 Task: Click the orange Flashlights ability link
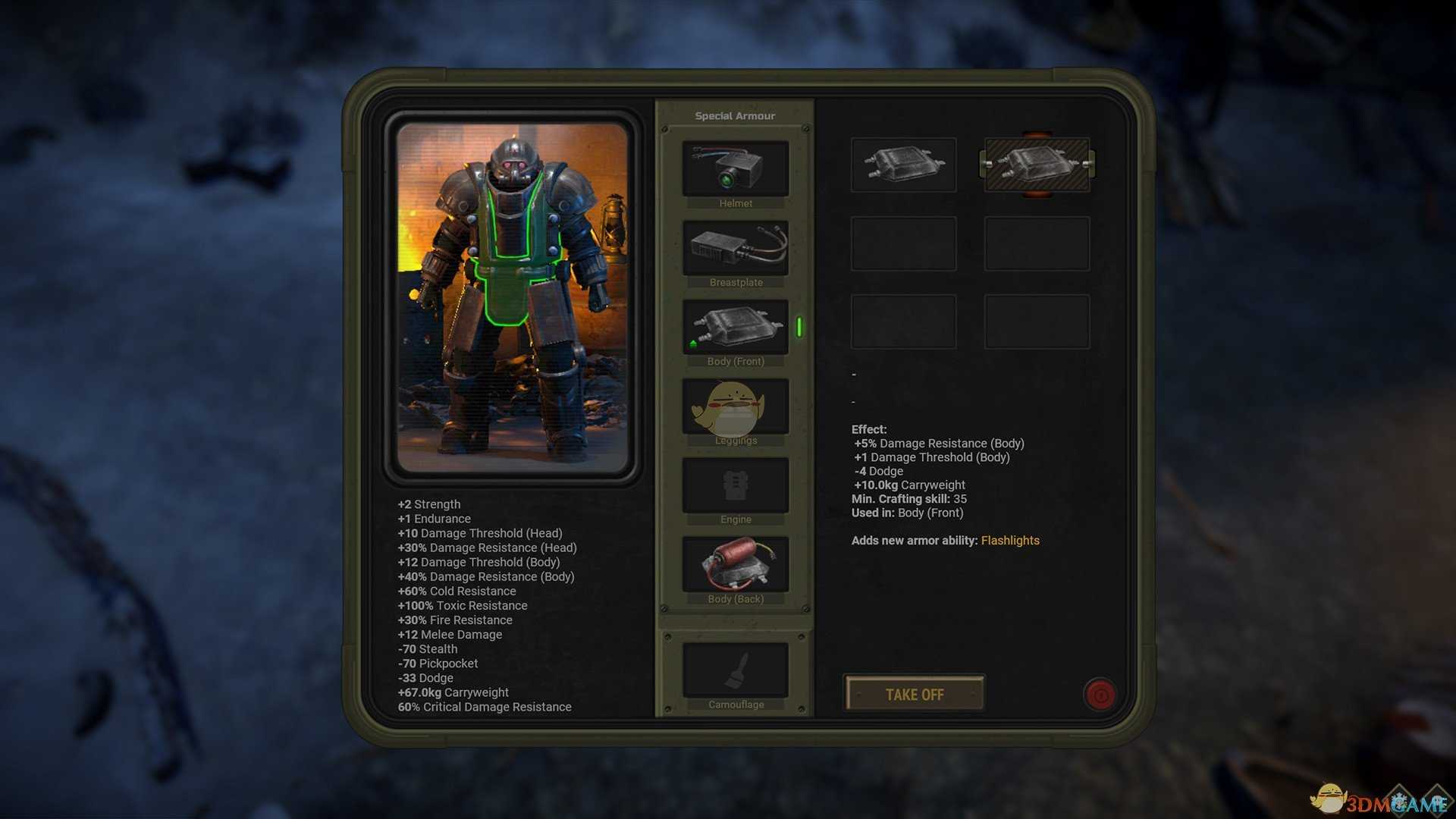(1010, 541)
